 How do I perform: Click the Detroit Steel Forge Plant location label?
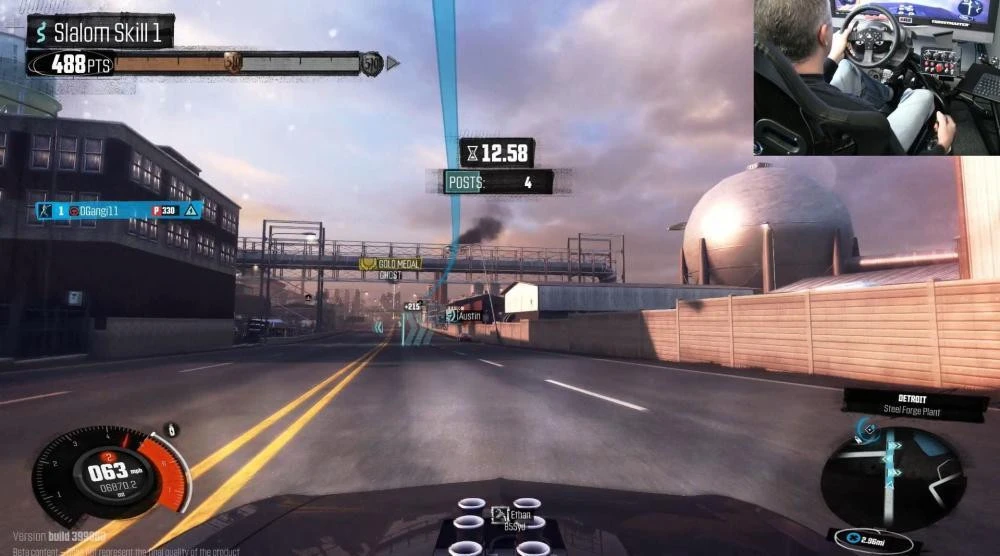[915, 403]
